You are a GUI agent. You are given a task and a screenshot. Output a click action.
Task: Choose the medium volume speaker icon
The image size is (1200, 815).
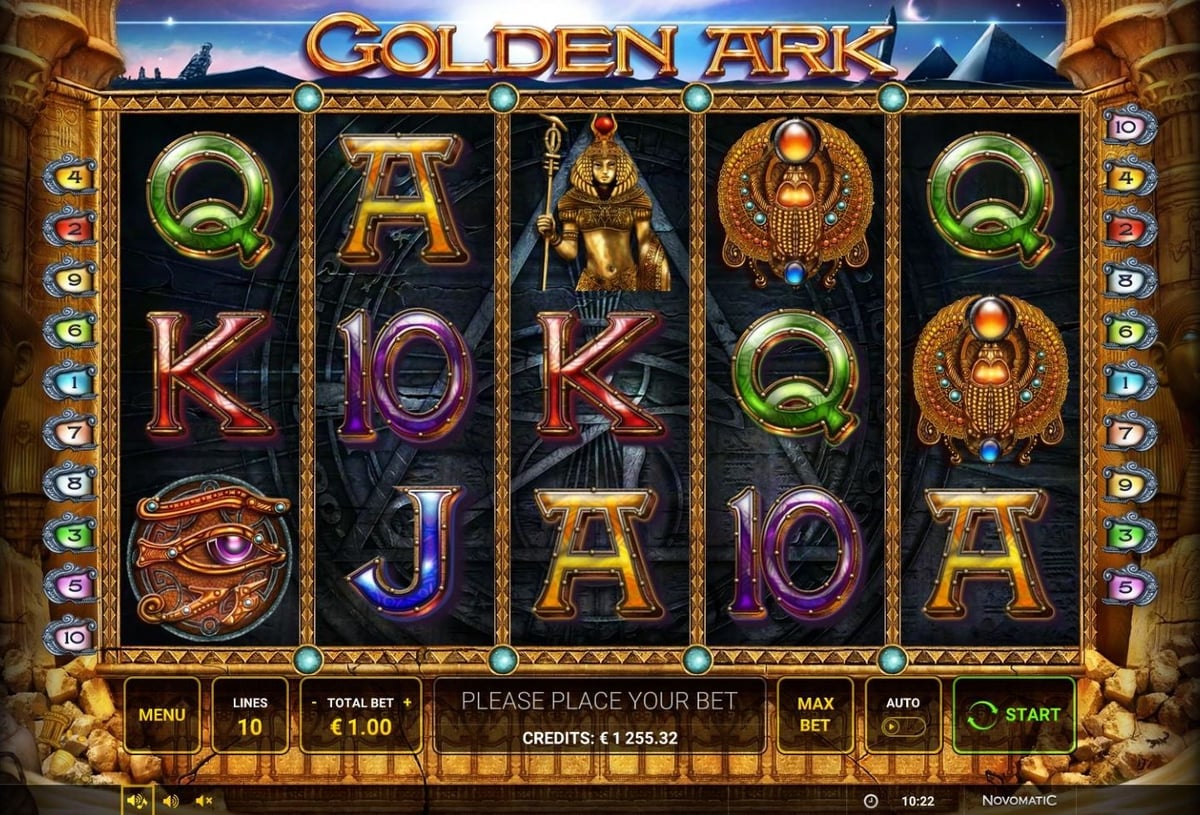point(170,801)
